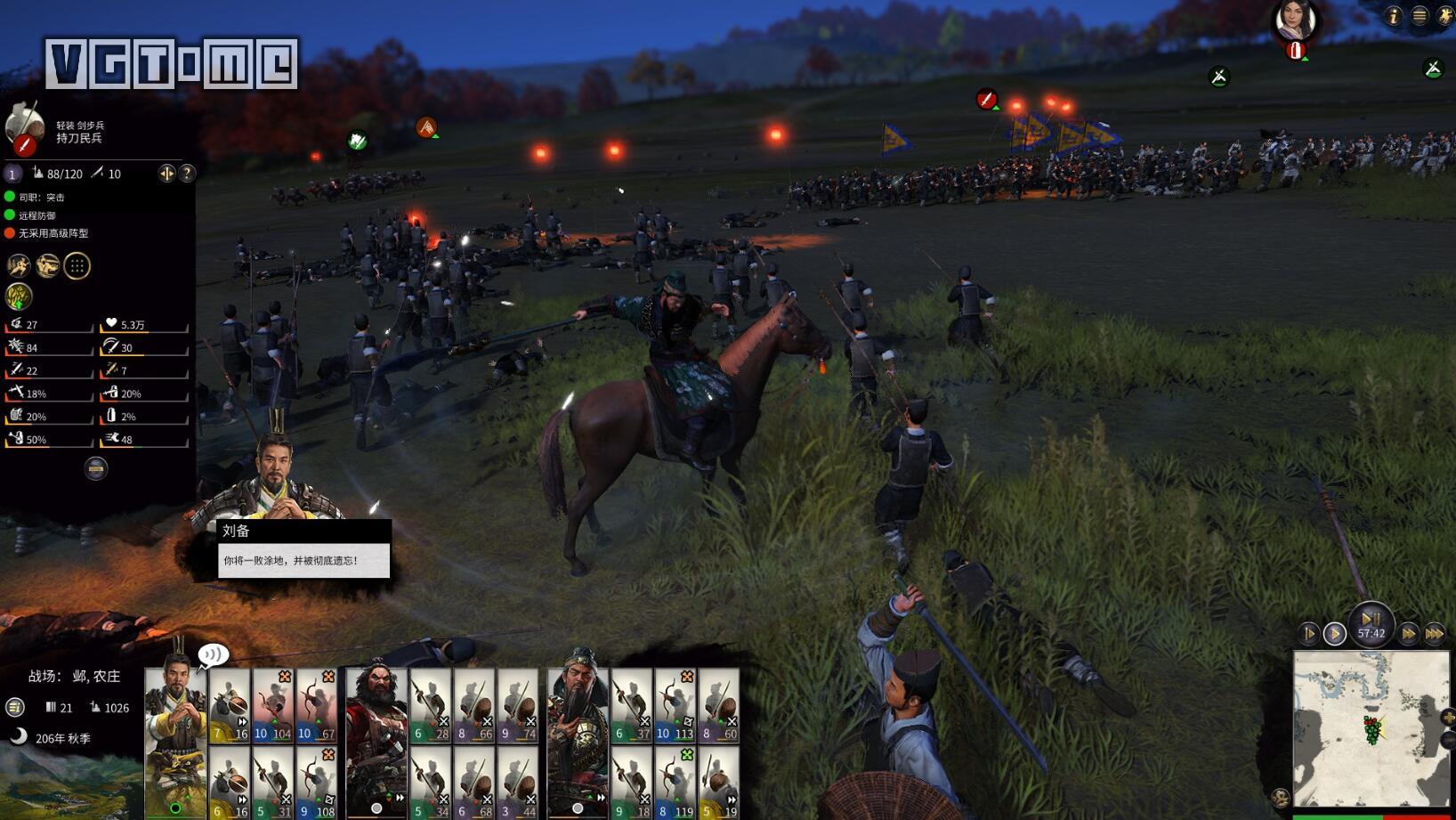Select the archer unit card showing 113
The height and width of the screenshot is (820, 1456).
click(x=675, y=706)
